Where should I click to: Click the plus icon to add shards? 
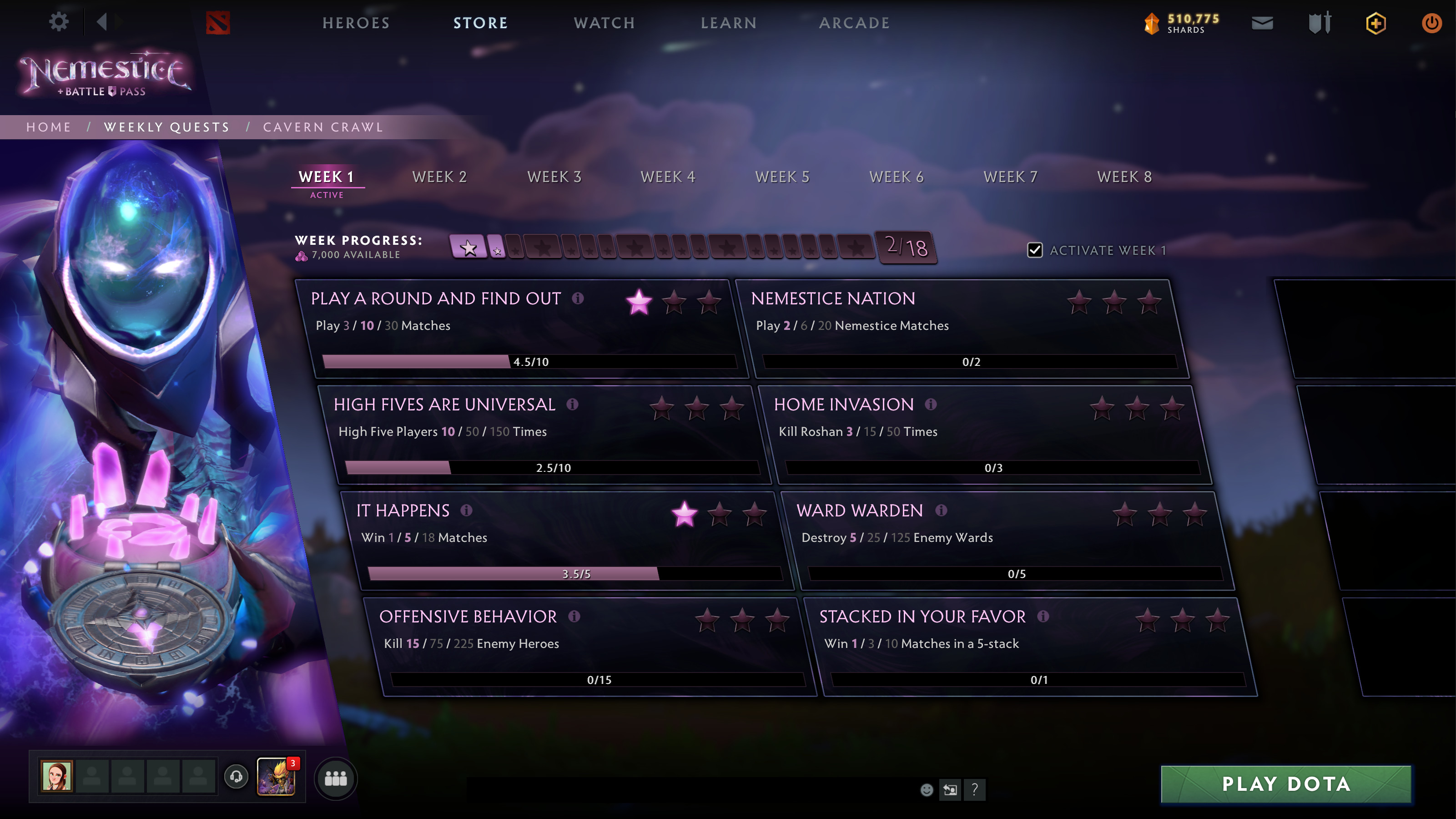(1376, 23)
